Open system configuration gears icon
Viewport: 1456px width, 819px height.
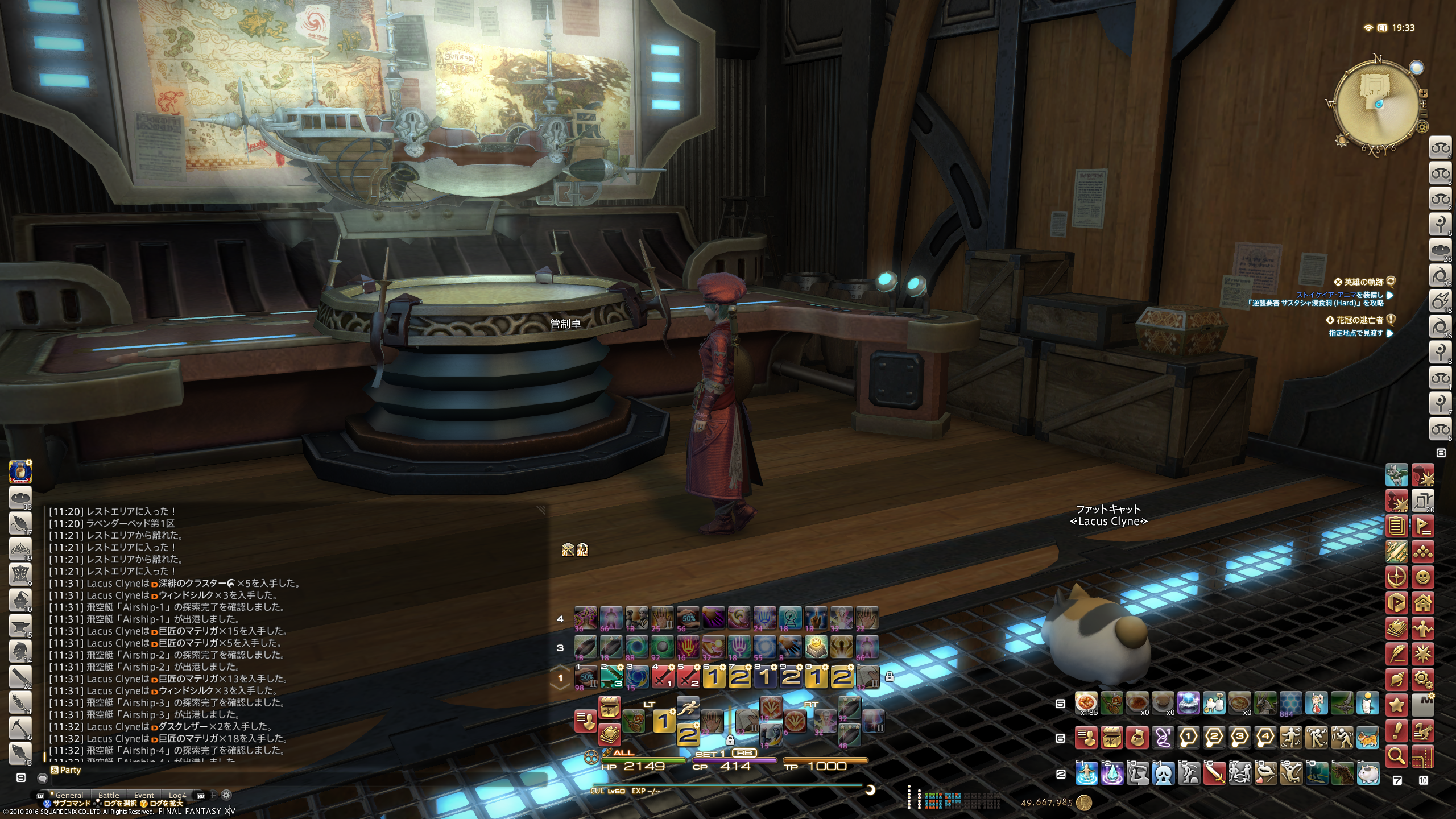1422,679
